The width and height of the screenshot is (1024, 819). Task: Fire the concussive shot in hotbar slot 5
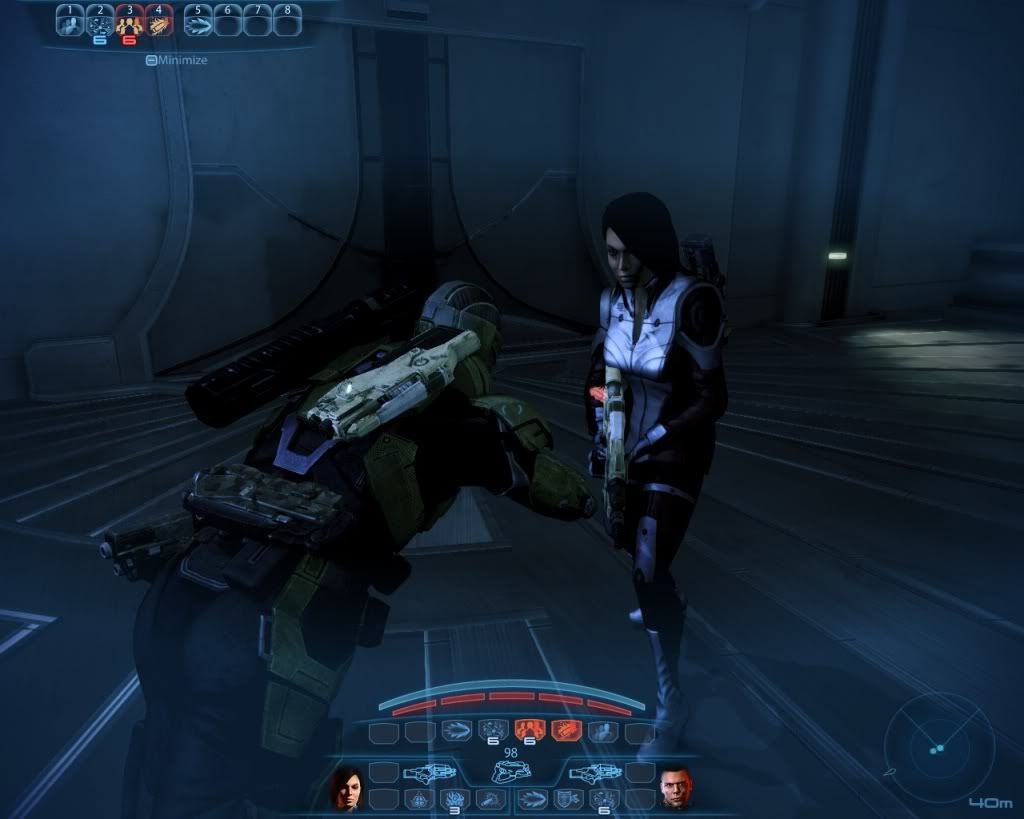[199, 20]
